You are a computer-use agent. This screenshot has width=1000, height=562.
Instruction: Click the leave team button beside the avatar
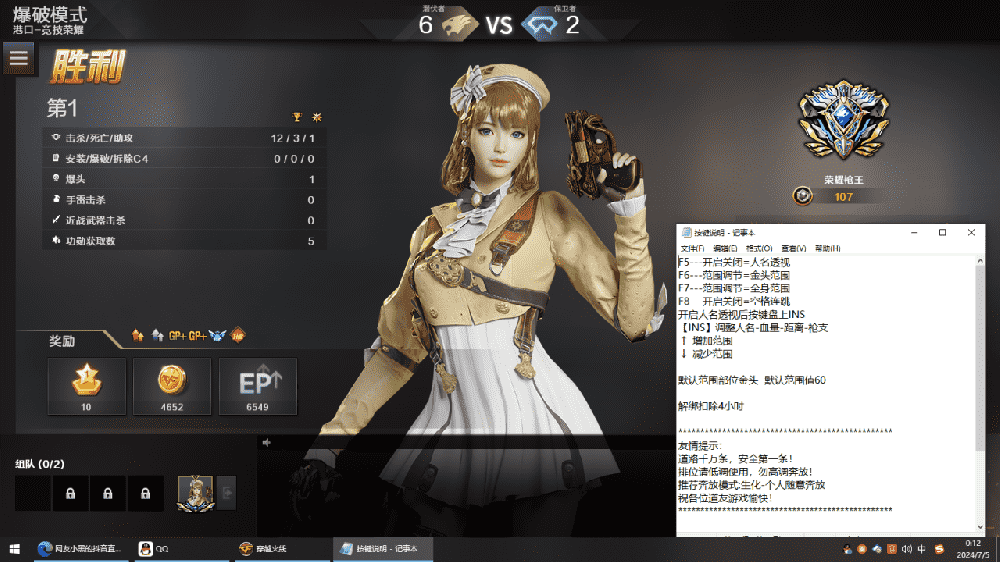tap(227, 493)
